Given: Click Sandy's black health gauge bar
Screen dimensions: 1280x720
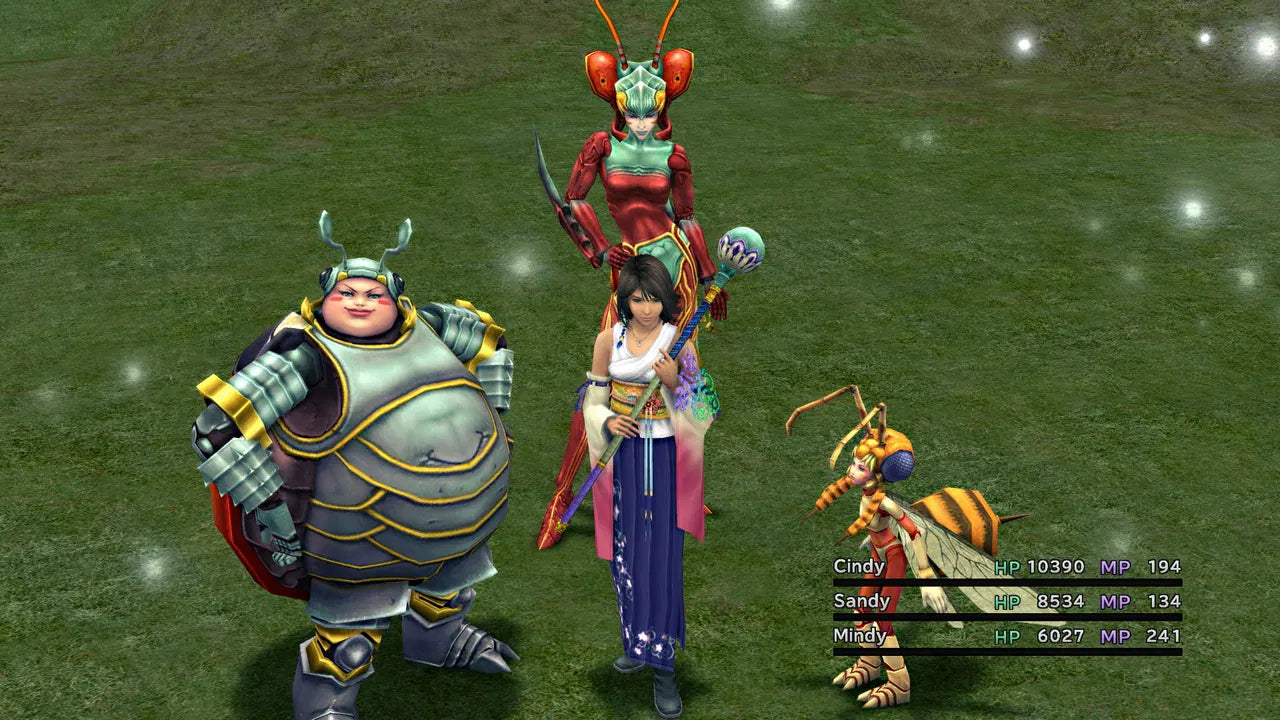Looking at the screenshot, I should click(x=1000, y=619).
